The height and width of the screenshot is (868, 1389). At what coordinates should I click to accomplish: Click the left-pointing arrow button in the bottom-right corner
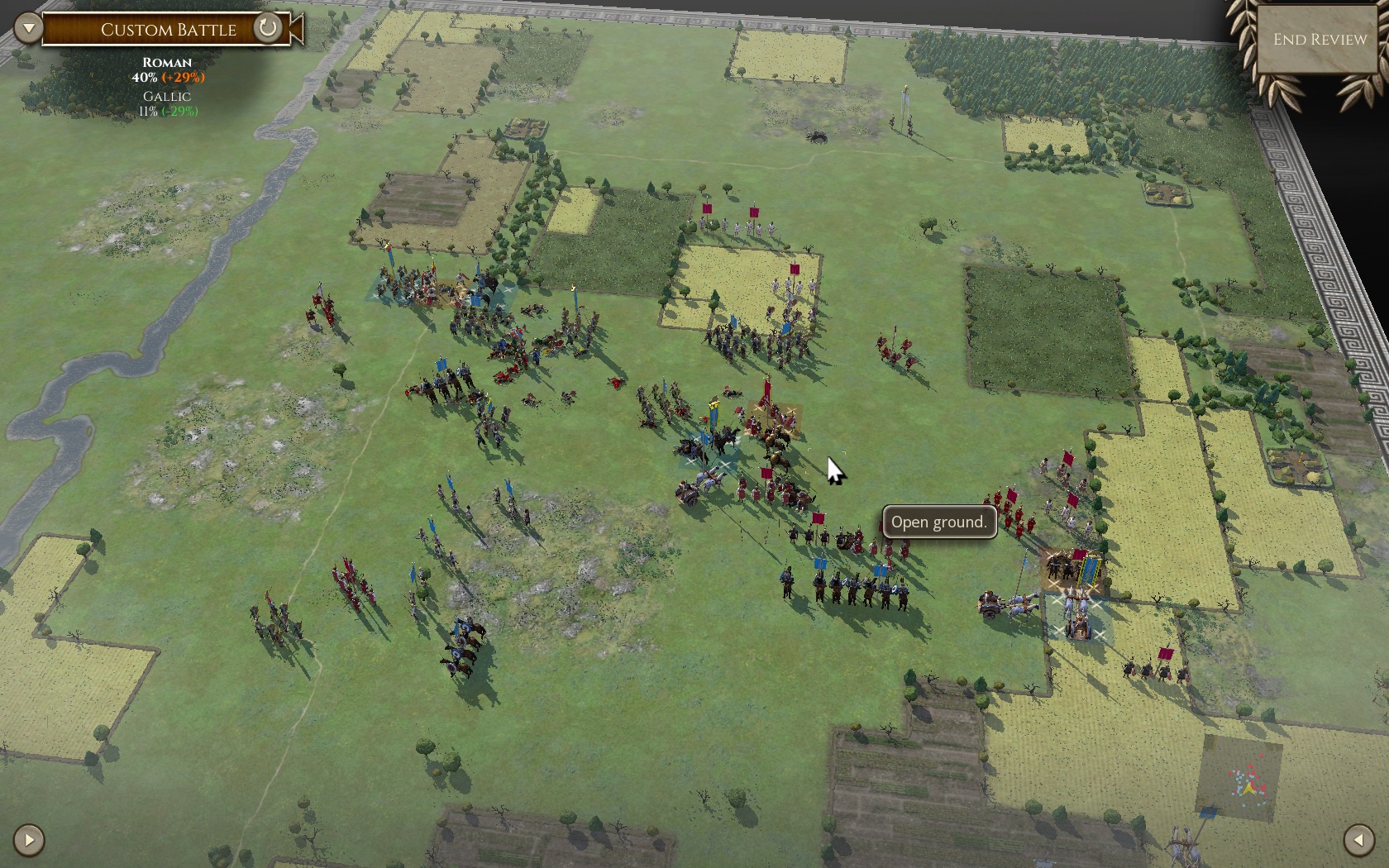pyautogui.click(x=1358, y=840)
